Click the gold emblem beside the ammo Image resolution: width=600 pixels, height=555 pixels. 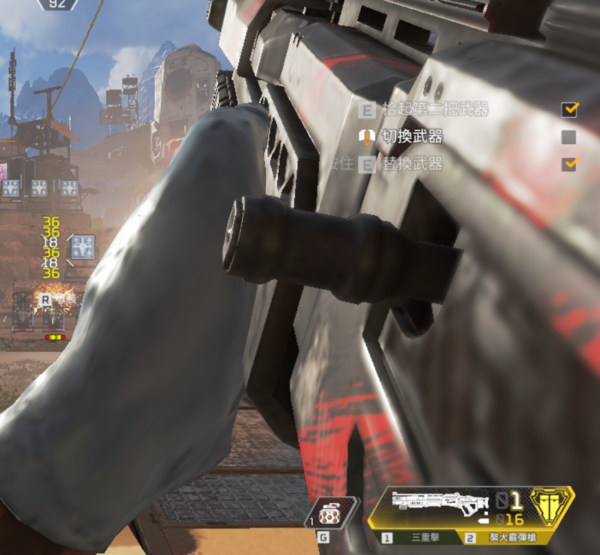coord(548,505)
